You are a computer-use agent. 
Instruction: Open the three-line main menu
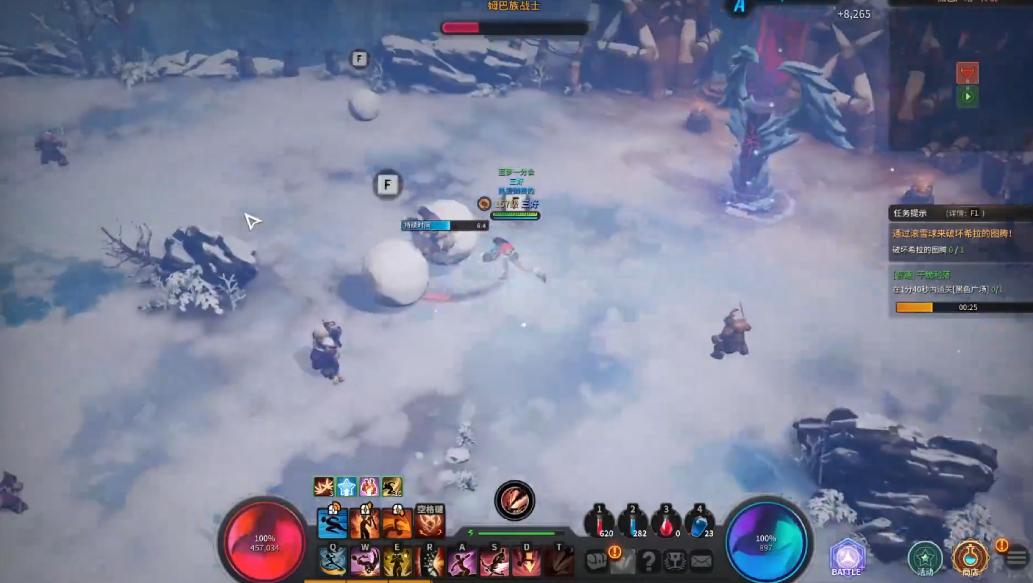coord(1017,558)
